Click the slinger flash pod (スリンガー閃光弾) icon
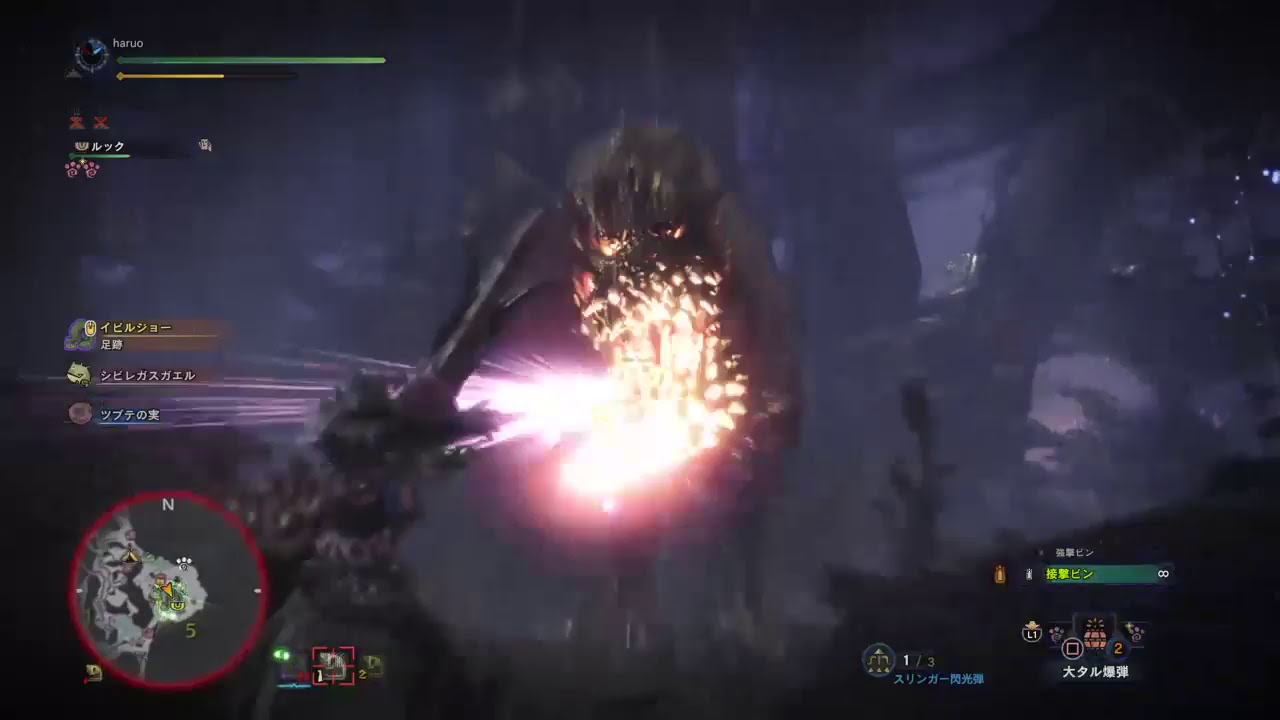Viewport: 1280px width, 720px height. click(879, 661)
